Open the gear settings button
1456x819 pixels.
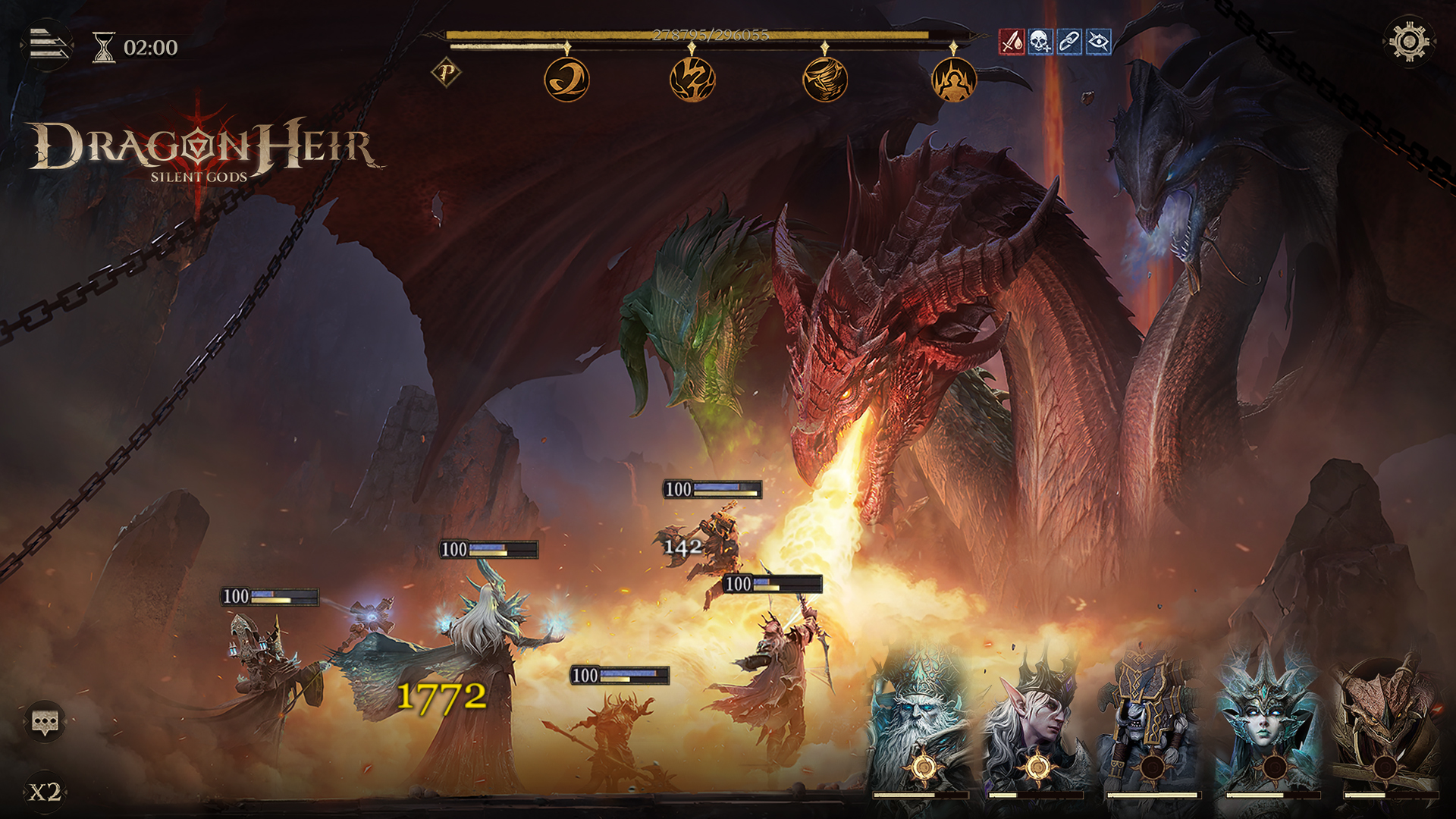(x=1408, y=42)
